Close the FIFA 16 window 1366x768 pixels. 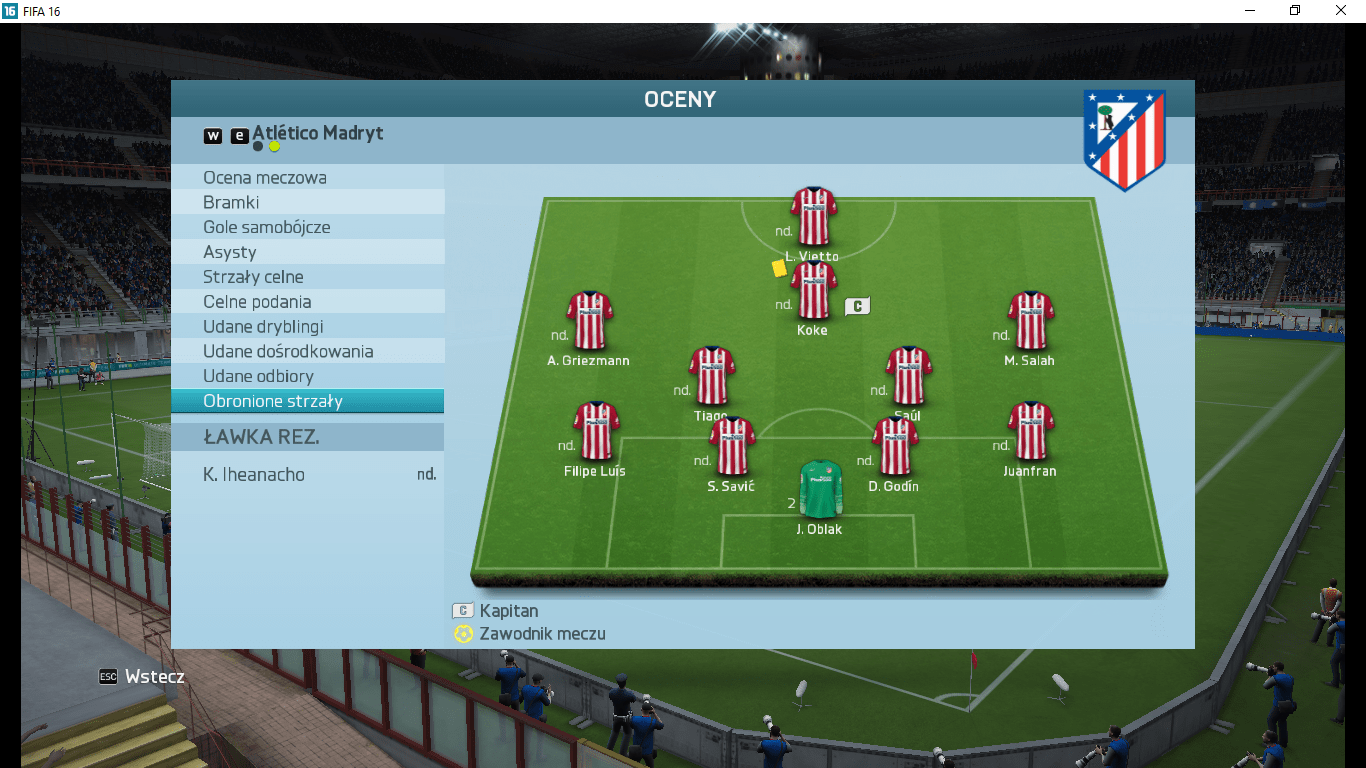click(1341, 10)
